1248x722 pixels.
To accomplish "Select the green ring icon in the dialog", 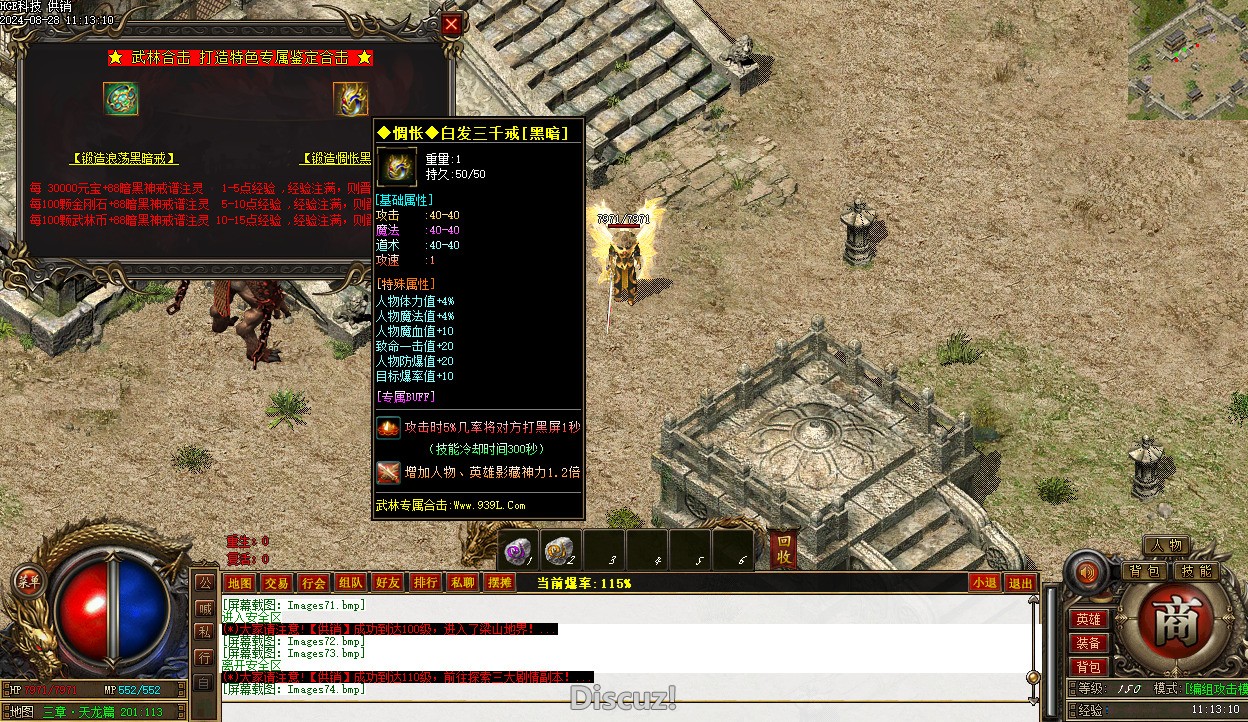I will click(120, 98).
